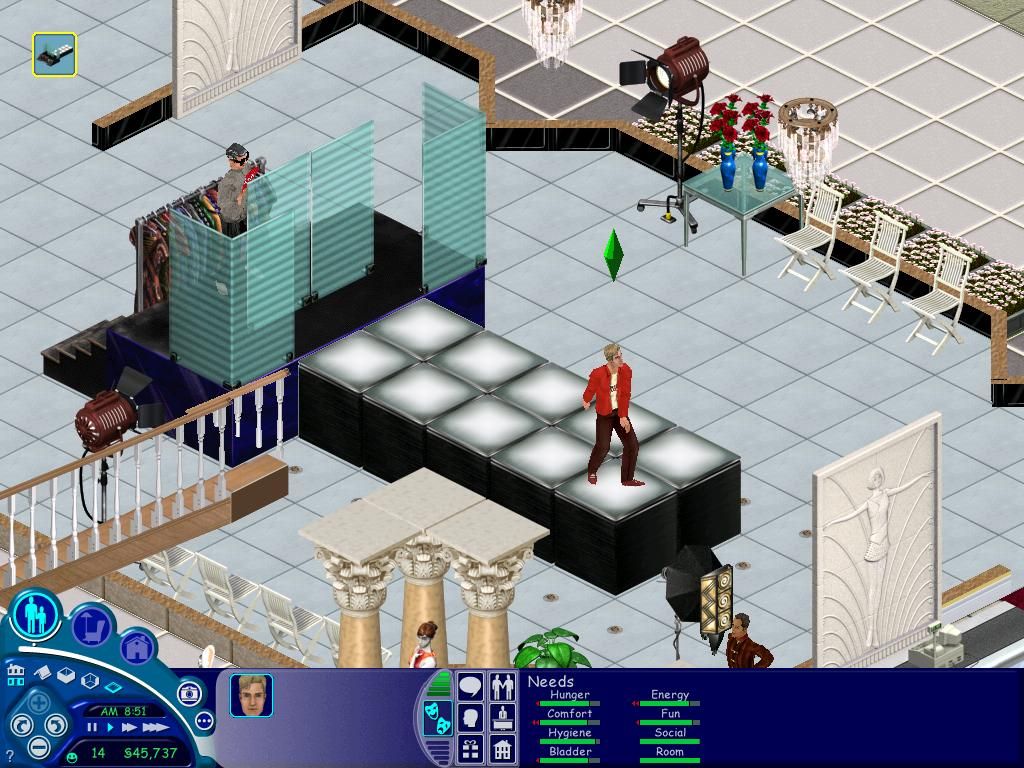
Task: Pause the game speed
Action: pyautogui.click(x=93, y=728)
